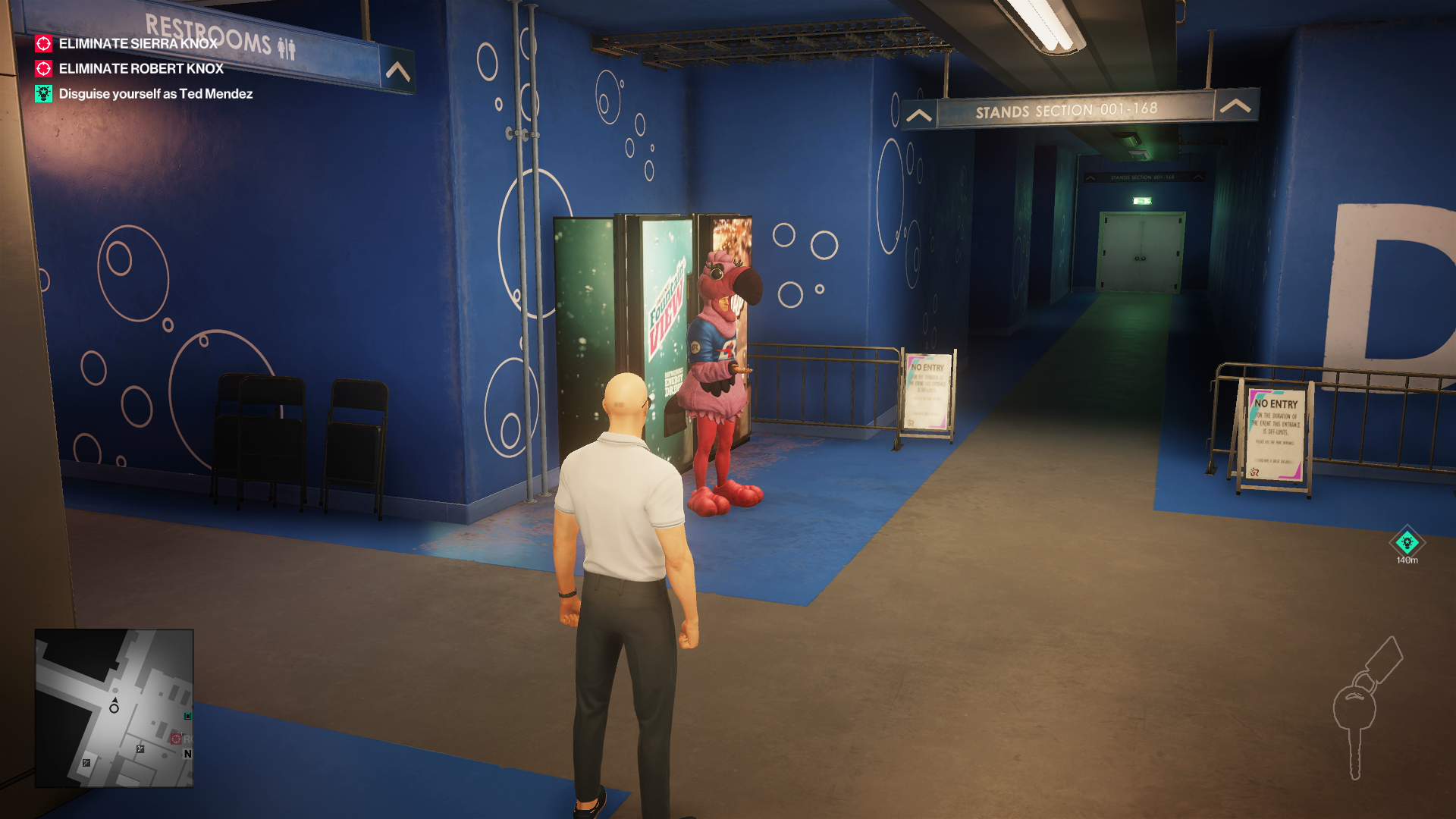Click the male/female symbols on the RESTROOMS sign
This screenshot has width=1456, height=819.
coord(286,47)
